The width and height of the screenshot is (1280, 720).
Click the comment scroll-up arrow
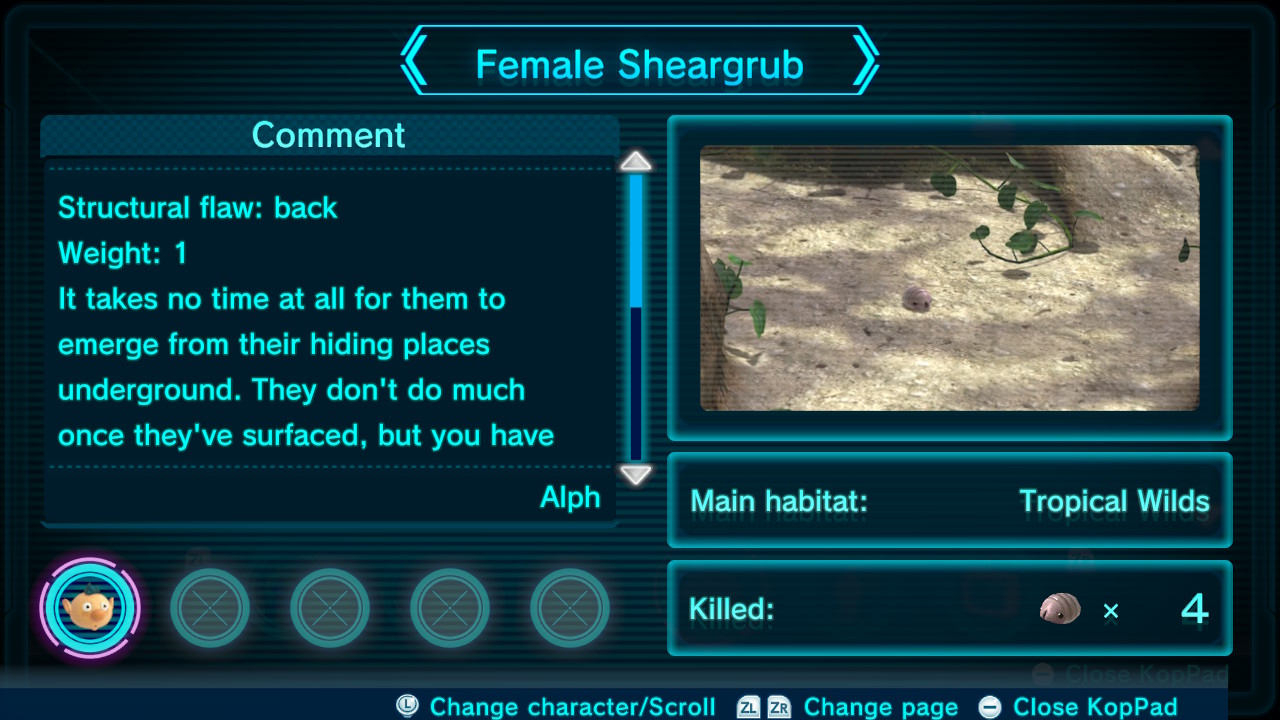636,162
